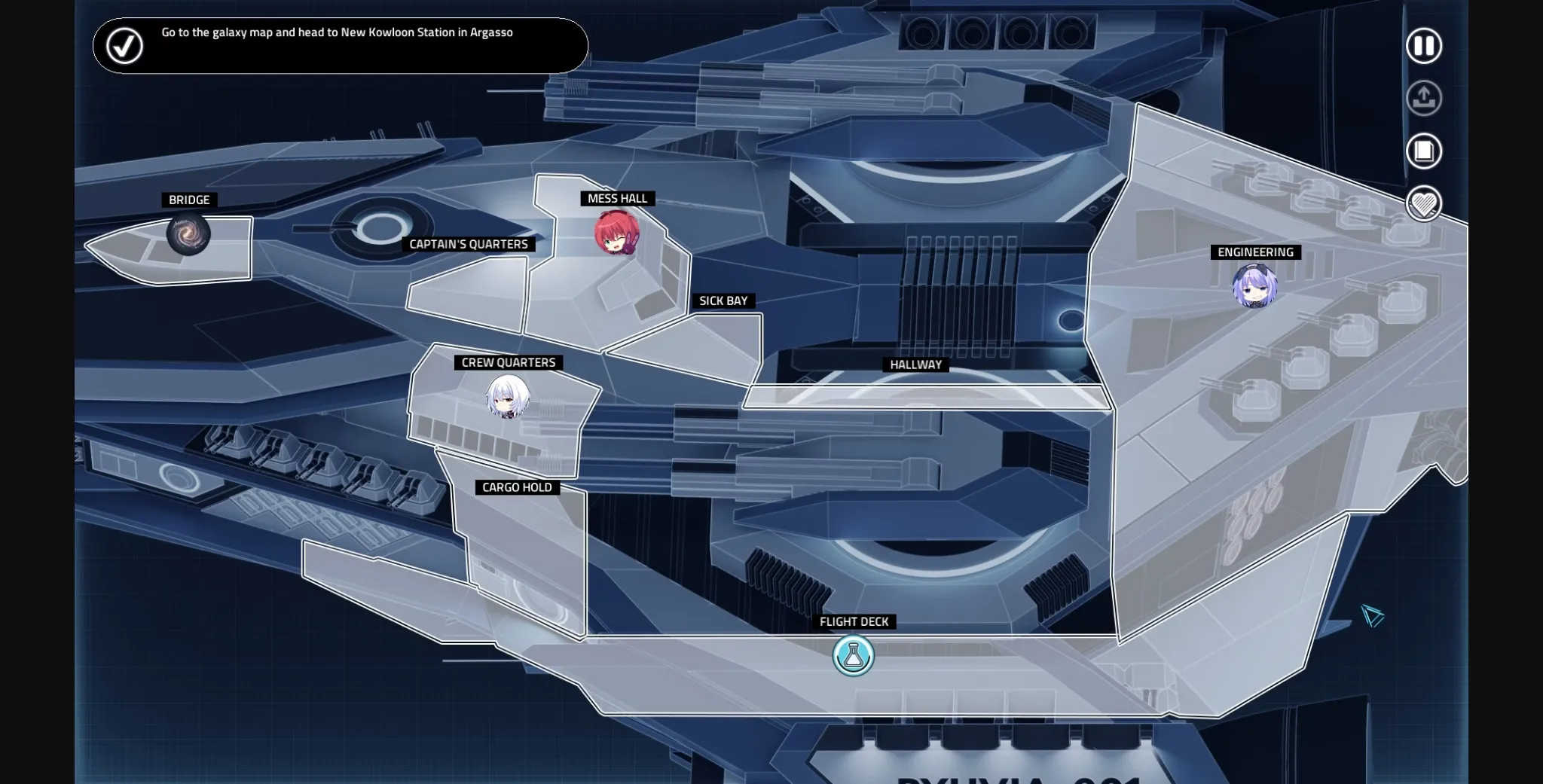
Task: Click the Mess Hall label
Action: click(617, 198)
